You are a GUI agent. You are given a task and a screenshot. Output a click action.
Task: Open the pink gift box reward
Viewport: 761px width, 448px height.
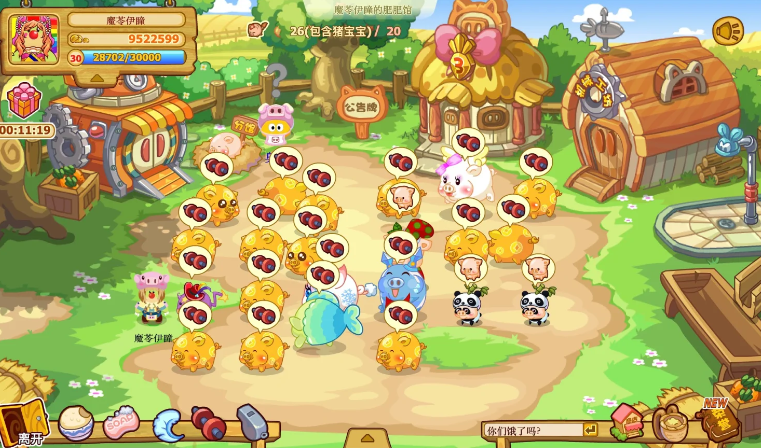[24, 100]
